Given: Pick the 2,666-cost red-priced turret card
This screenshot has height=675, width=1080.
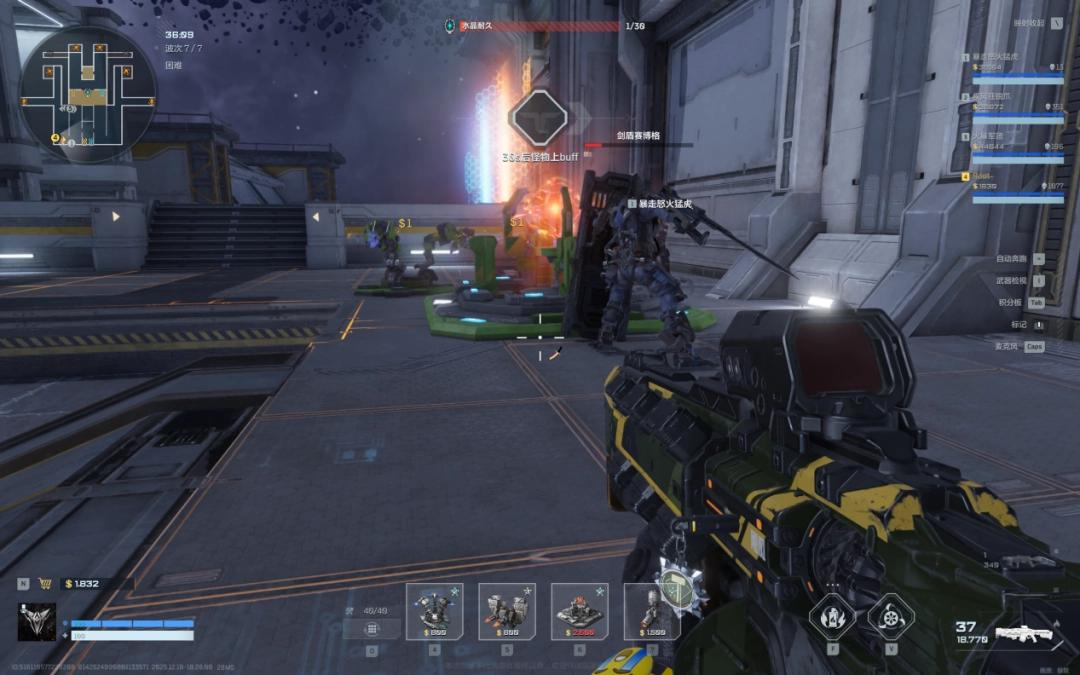Looking at the screenshot, I should click(579, 610).
